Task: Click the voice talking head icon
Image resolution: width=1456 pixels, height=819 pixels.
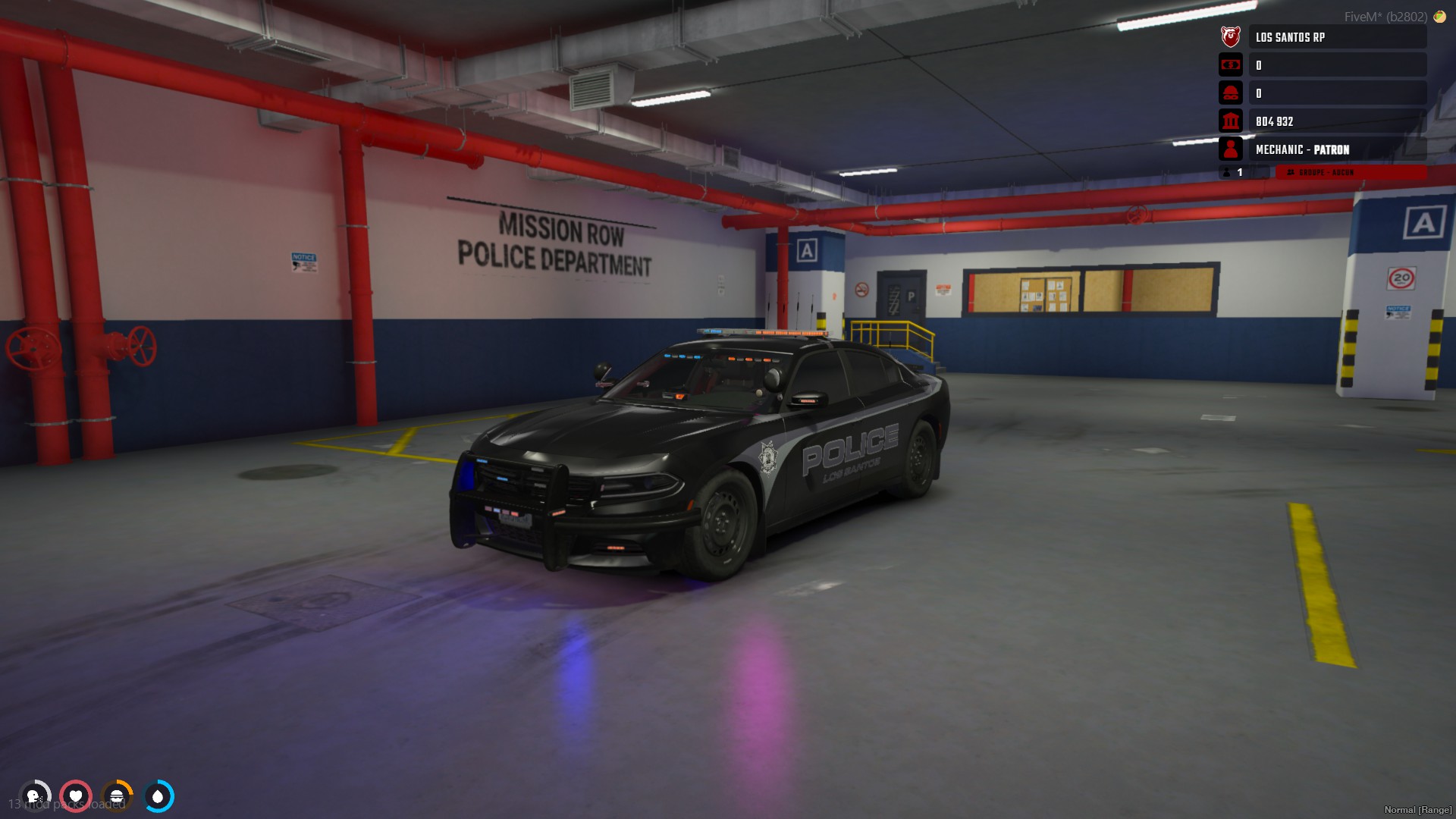Action: 34,796
